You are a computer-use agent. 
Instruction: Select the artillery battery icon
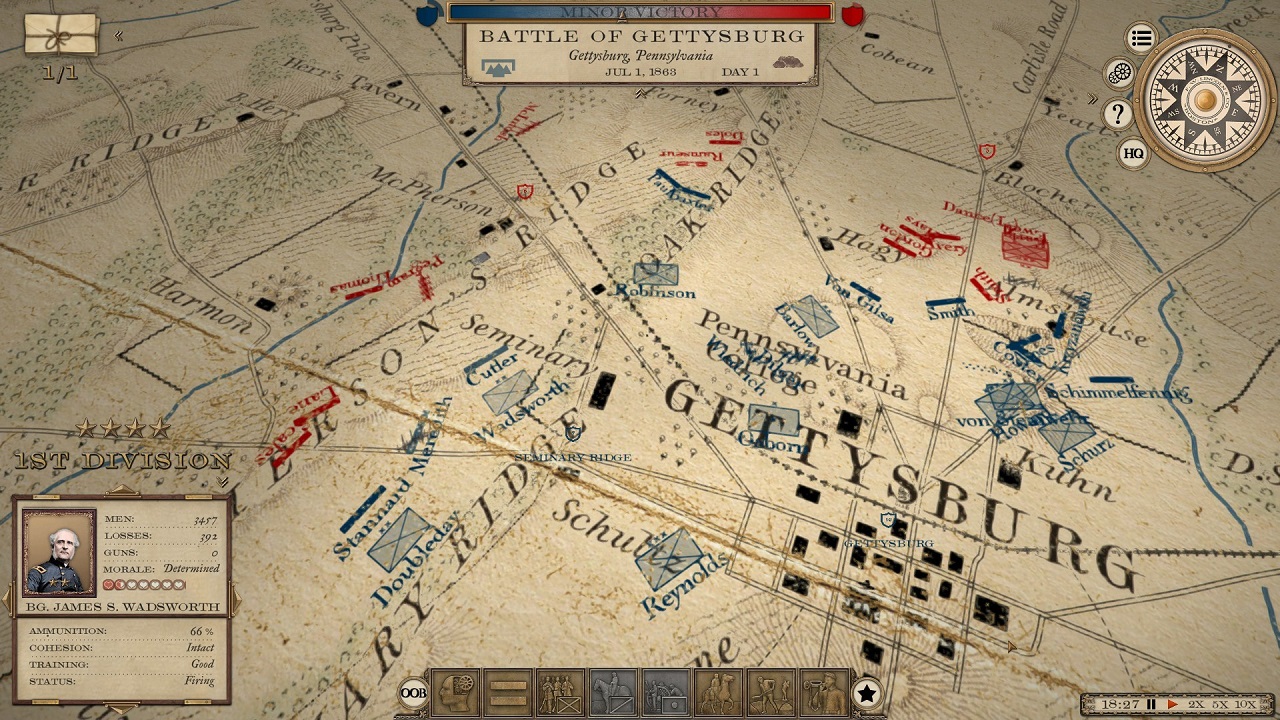[661, 694]
